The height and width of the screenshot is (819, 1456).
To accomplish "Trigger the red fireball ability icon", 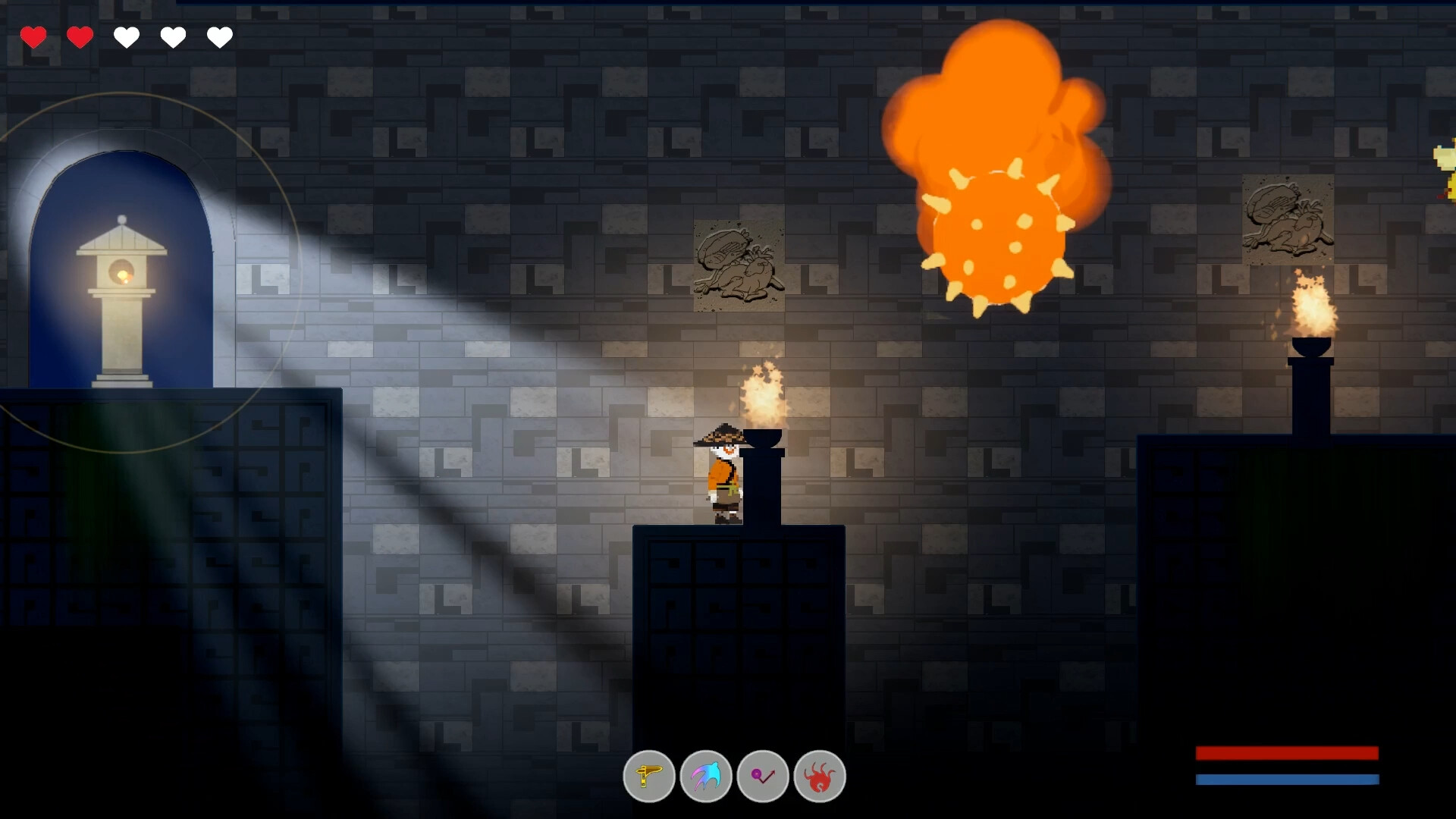I will pyautogui.click(x=821, y=776).
